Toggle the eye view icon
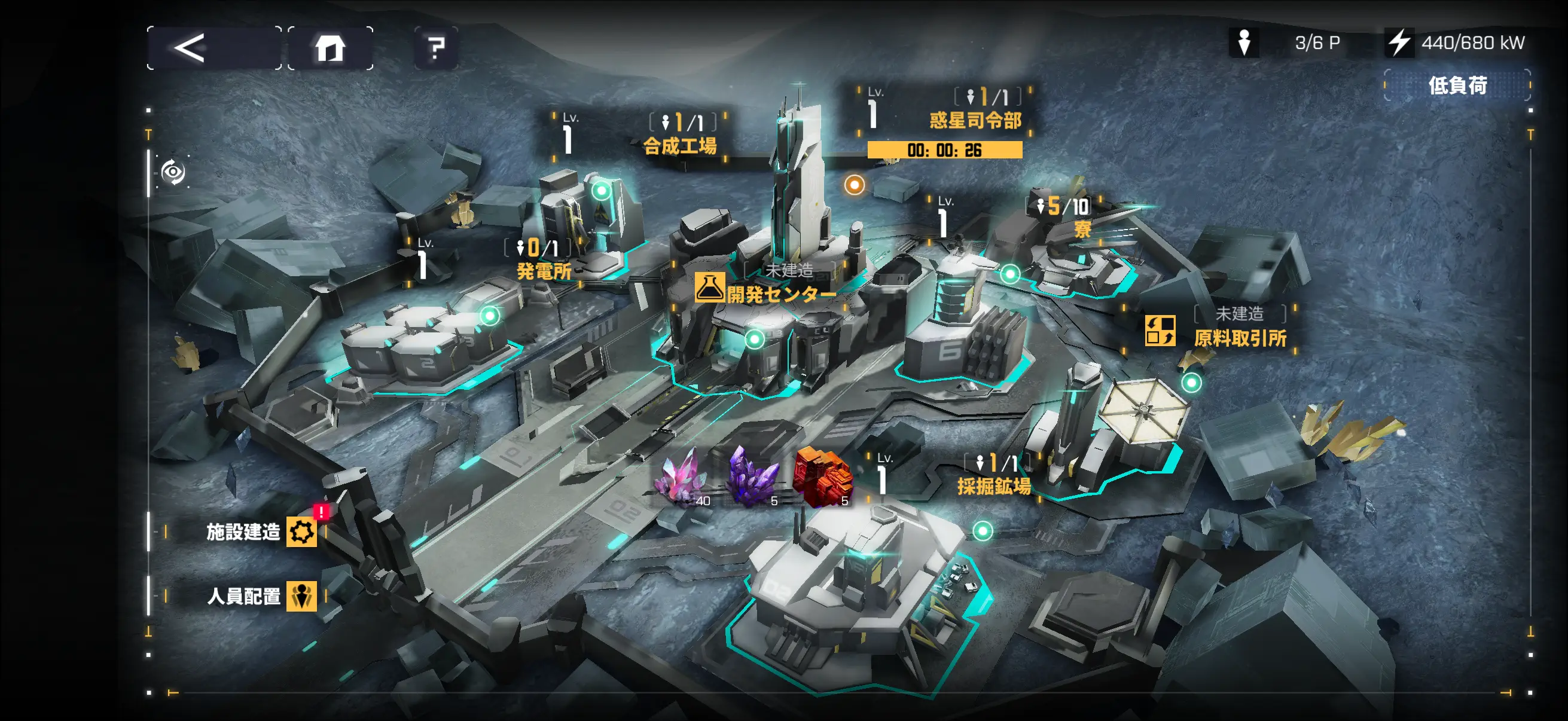The height and width of the screenshot is (721, 1568). point(173,172)
